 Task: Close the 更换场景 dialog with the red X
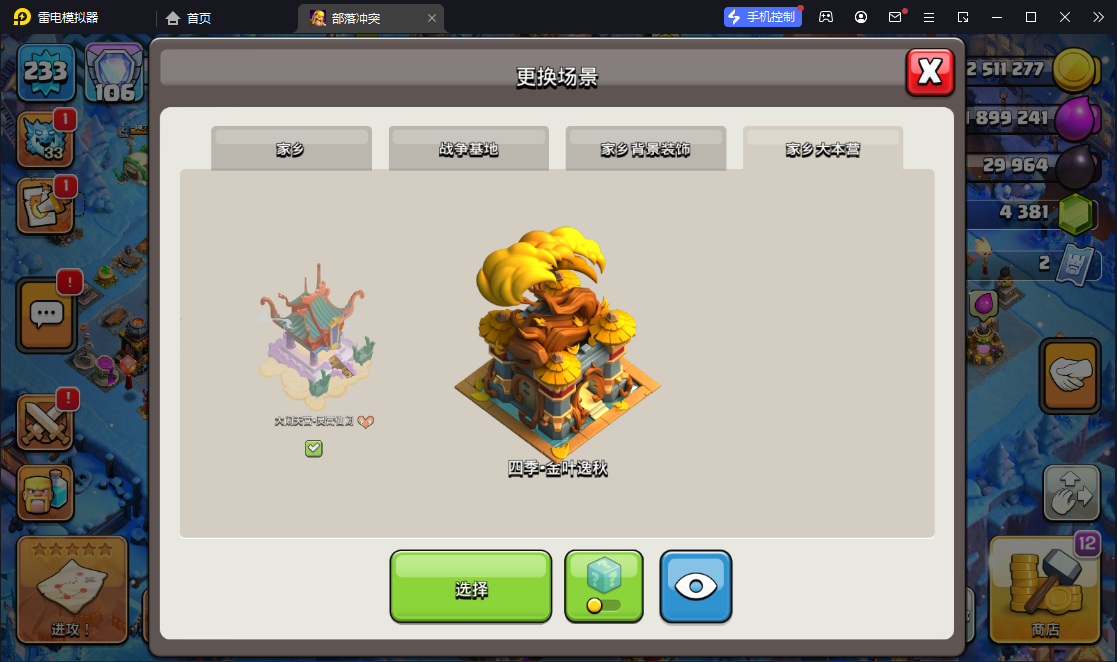click(930, 72)
